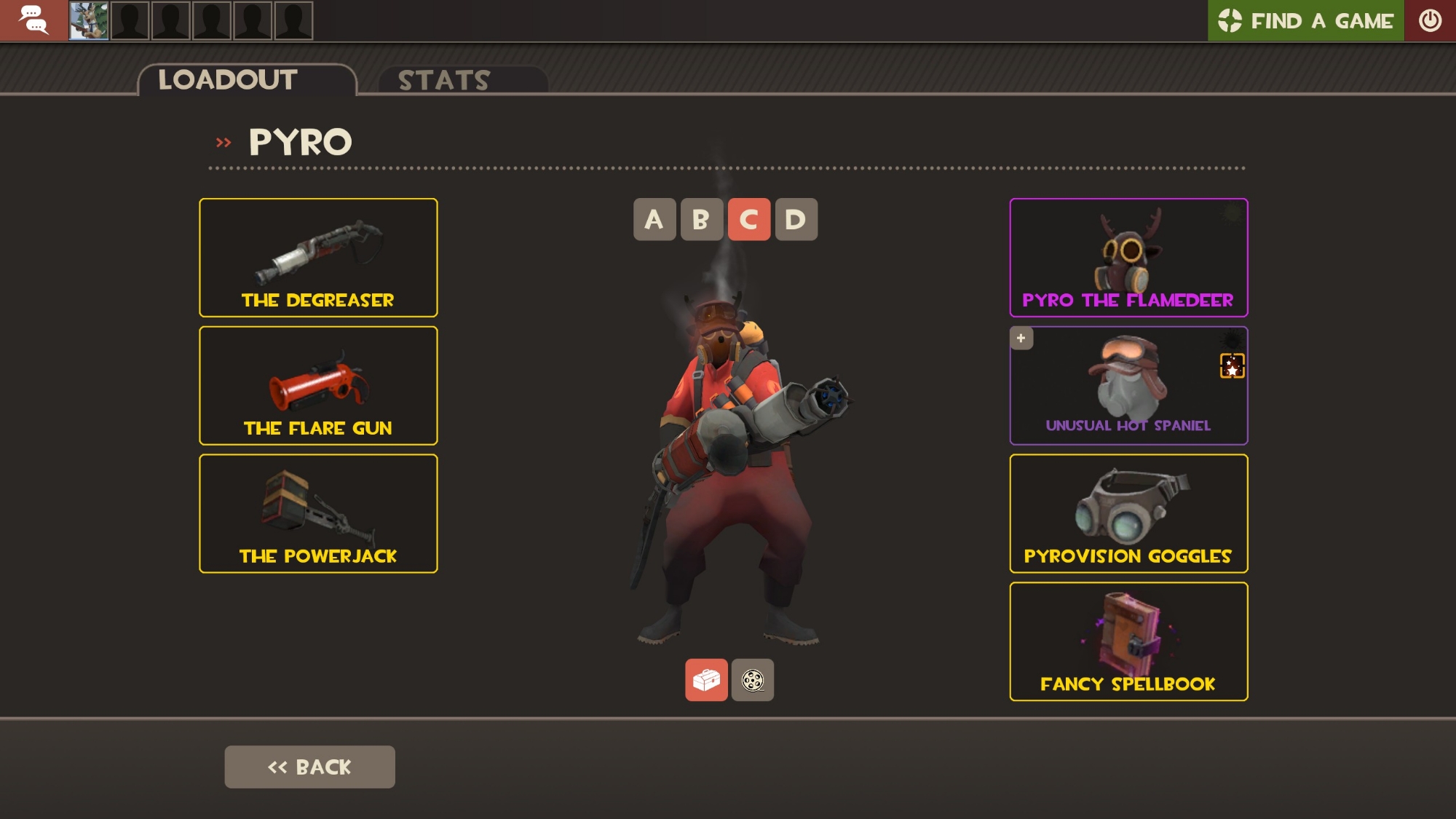Quit via the power icon button
Viewport: 1456px width, 819px height.
click(x=1430, y=20)
